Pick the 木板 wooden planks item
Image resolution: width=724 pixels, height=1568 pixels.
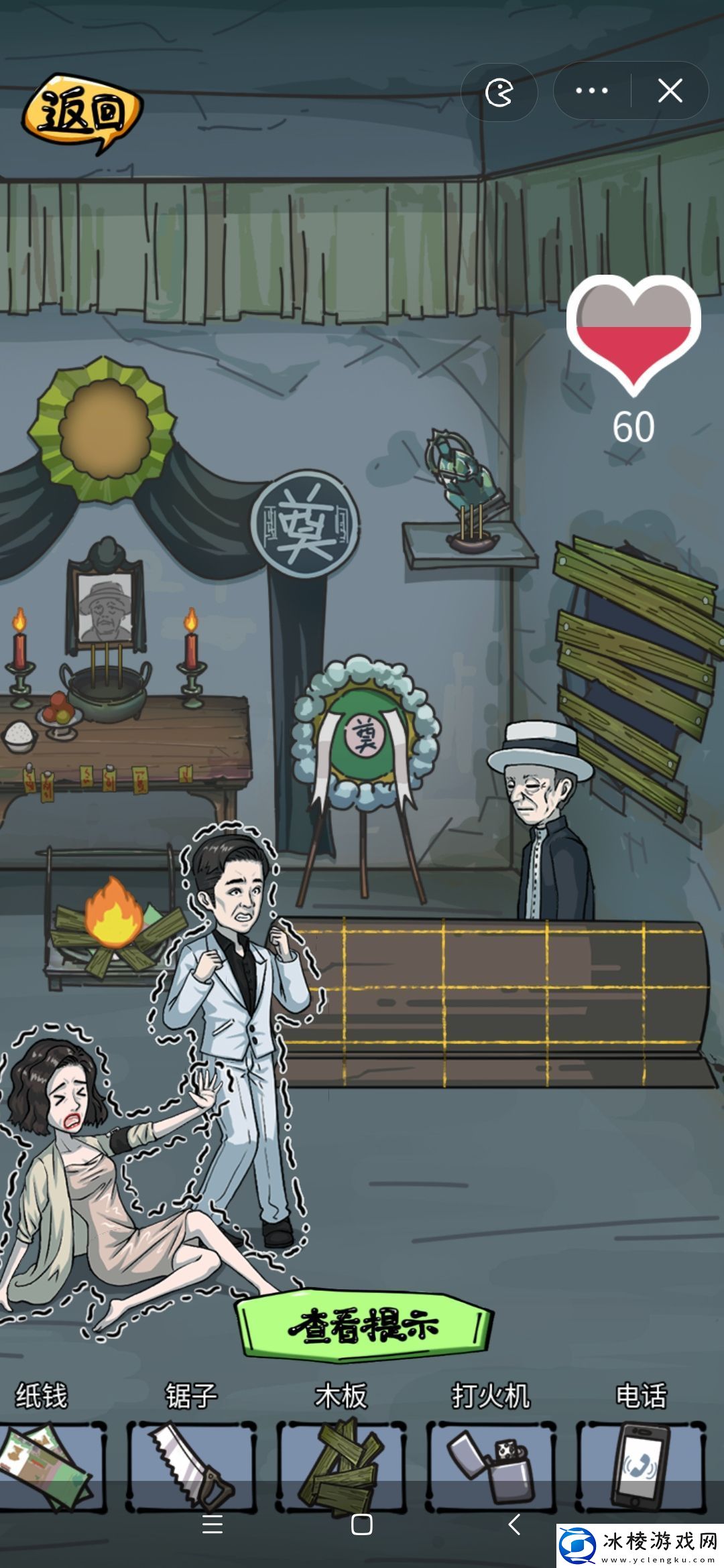342,1457
